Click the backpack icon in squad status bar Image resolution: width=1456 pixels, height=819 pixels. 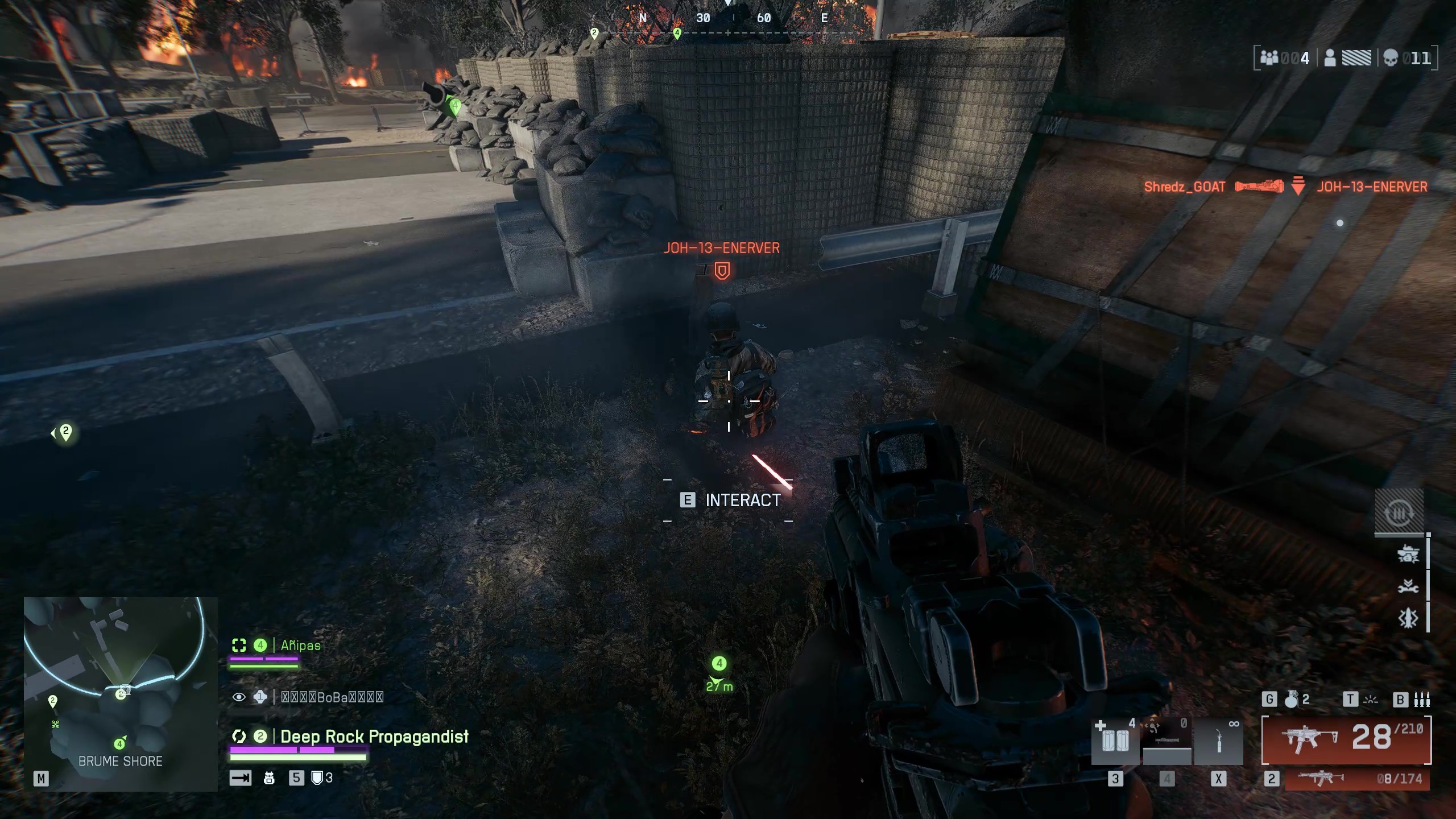(x=269, y=779)
